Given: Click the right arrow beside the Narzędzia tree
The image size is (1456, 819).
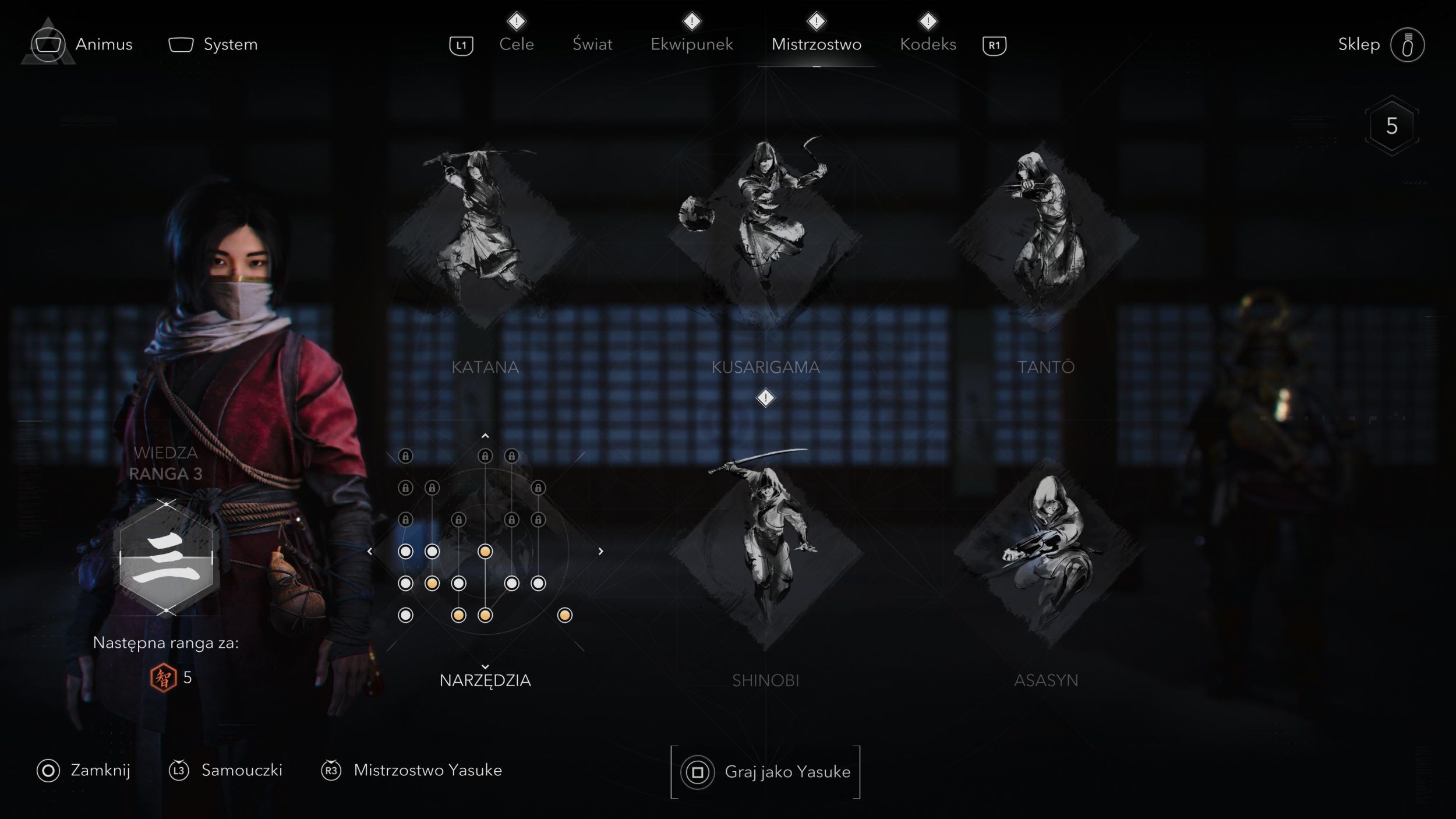Looking at the screenshot, I should coord(600,551).
